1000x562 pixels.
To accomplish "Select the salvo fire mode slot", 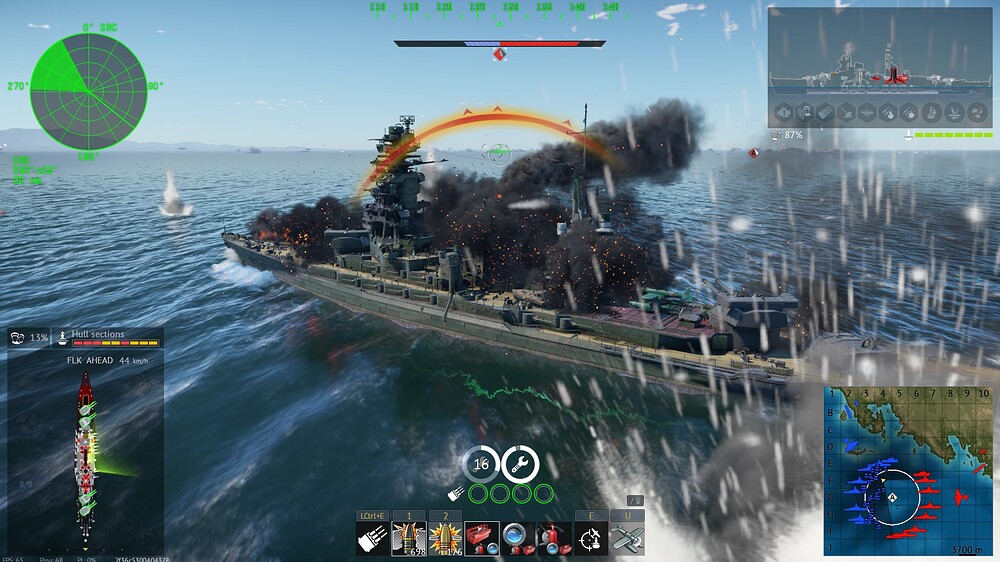I will tap(374, 537).
